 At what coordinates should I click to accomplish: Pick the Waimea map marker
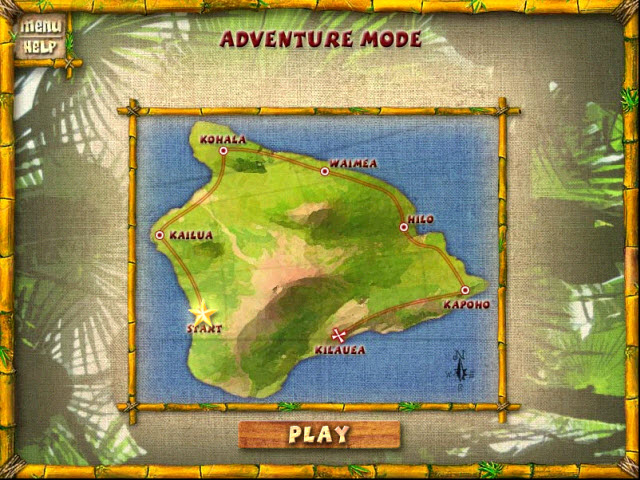coord(324,171)
